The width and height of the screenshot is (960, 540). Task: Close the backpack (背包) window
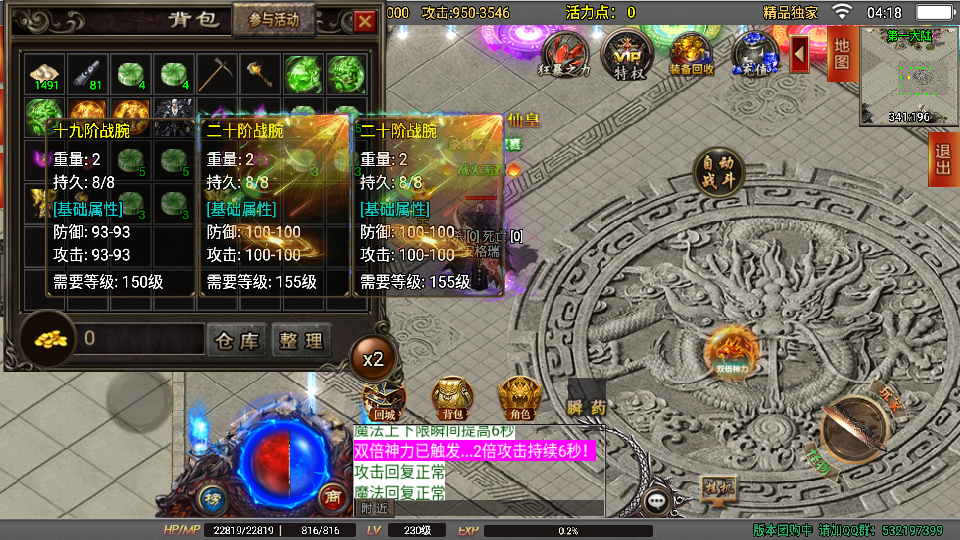click(365, 20)
